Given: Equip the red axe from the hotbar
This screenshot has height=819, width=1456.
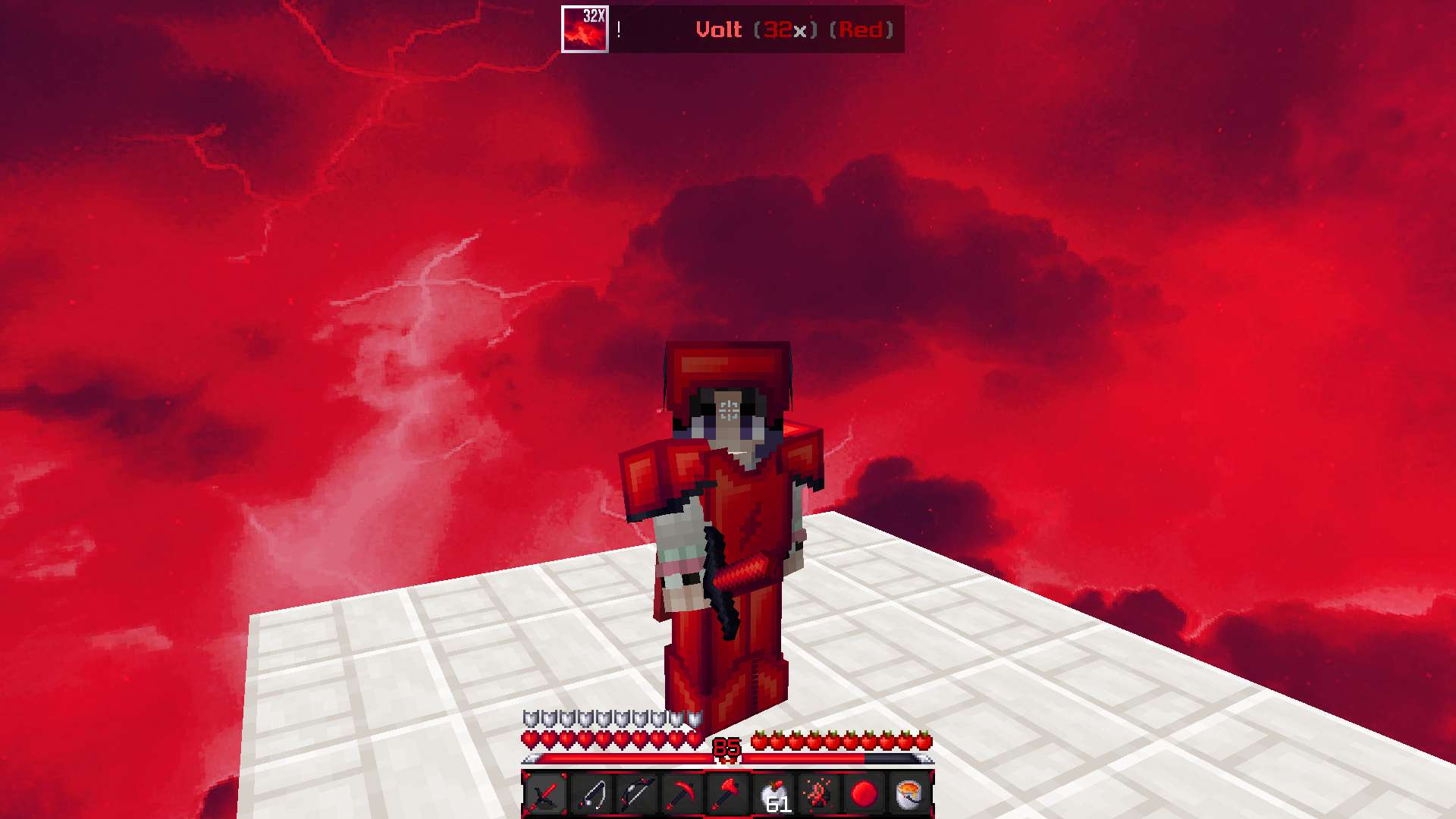Looking at the screenshot, I should tap(727, 794).
